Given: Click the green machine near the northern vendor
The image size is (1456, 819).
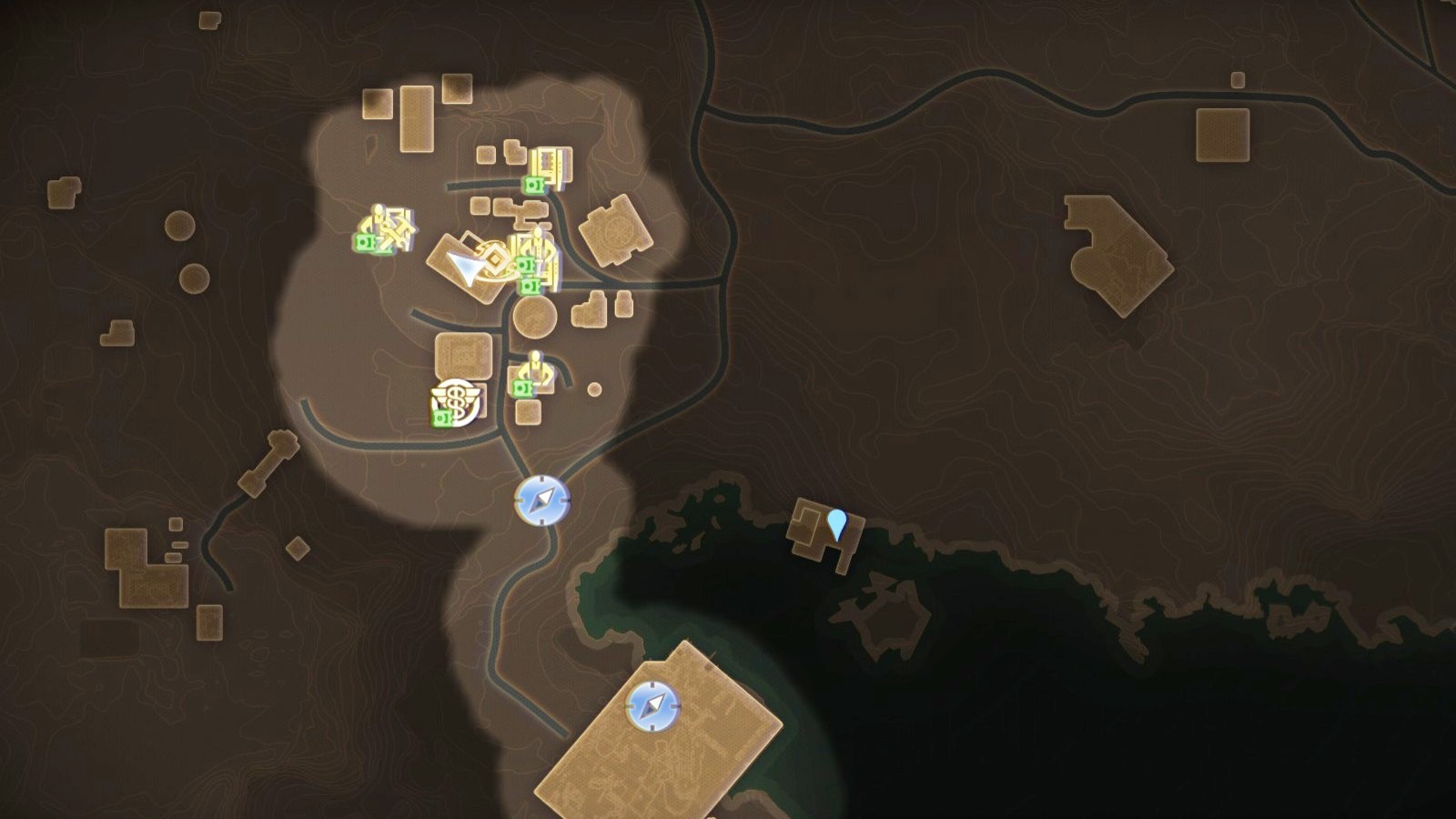Looking at the screenshot, I should click(533, 183).
